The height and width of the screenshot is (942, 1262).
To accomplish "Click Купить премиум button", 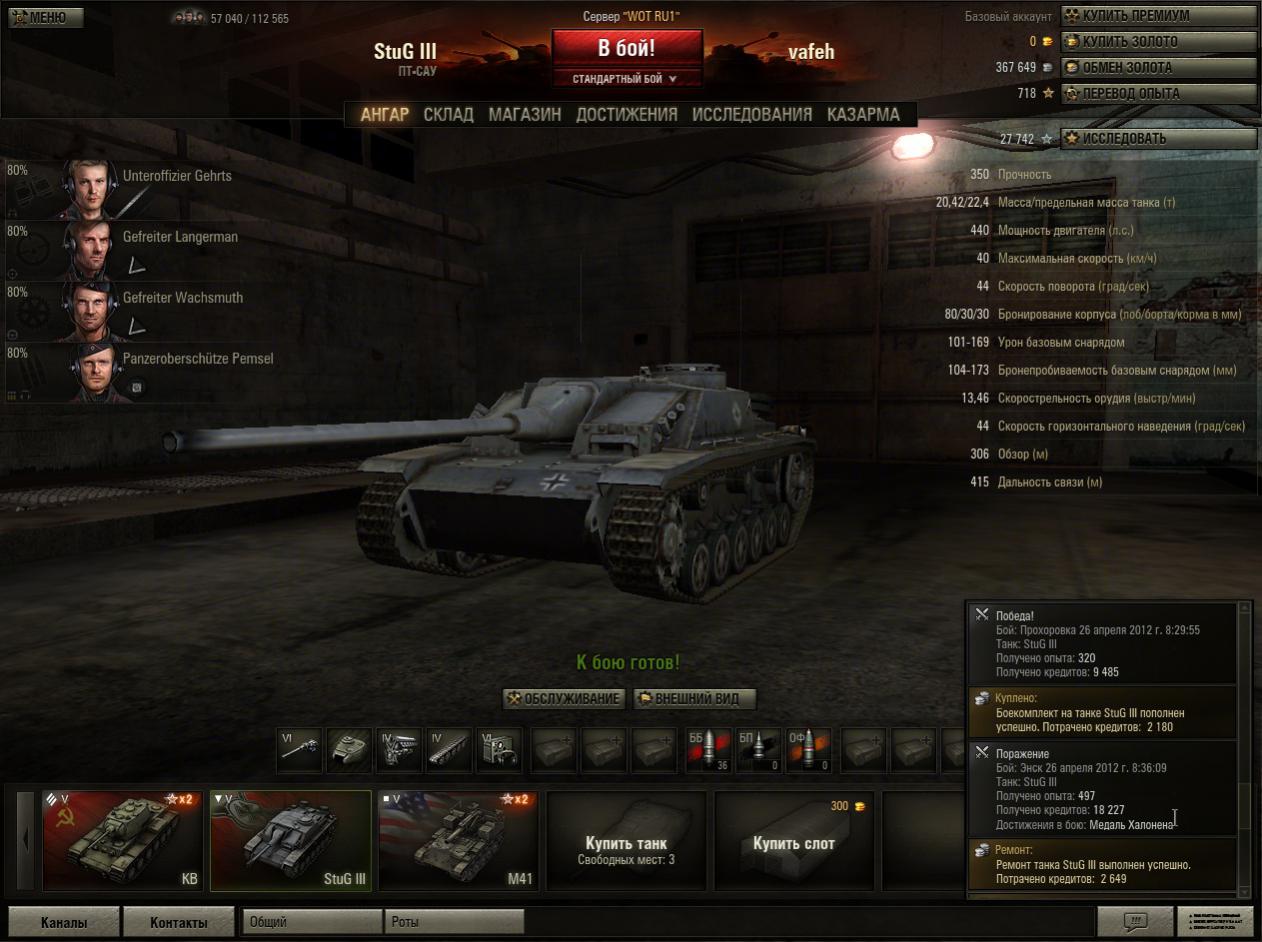I will pyautogui.click(x=1158, y=16).
